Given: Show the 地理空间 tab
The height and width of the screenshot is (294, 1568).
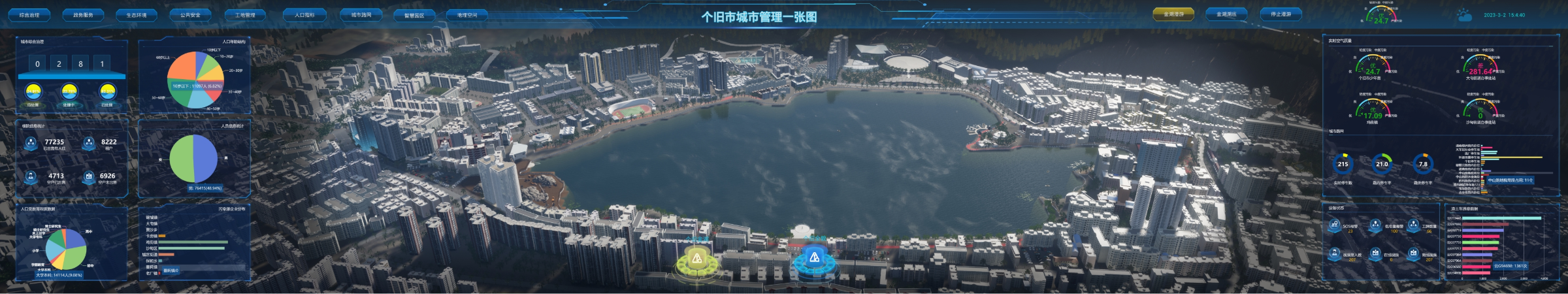Looking at the screenshot, I should coord(467,15).
